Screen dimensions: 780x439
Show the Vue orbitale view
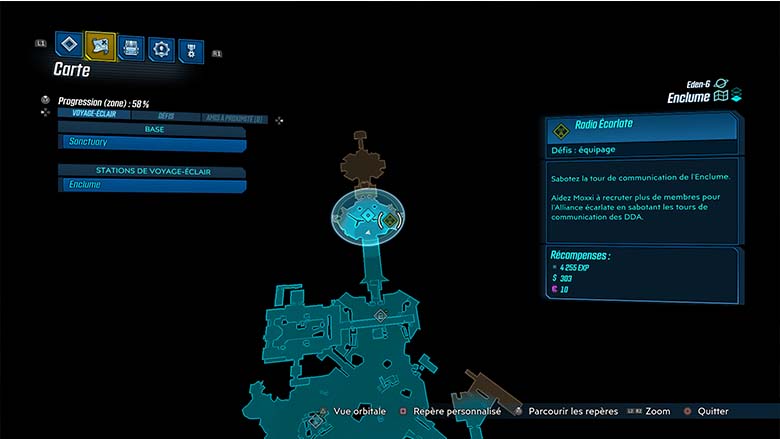356,411
